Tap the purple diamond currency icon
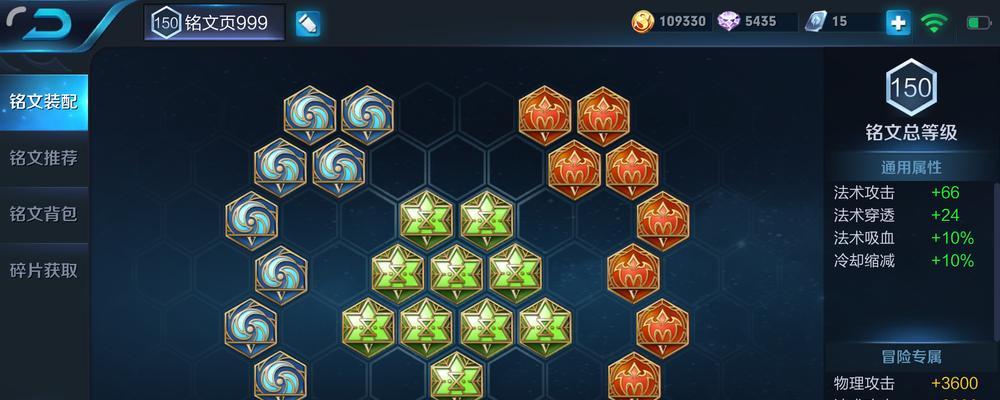Viewport: 1000px width, 400px height. coord(729,21)
